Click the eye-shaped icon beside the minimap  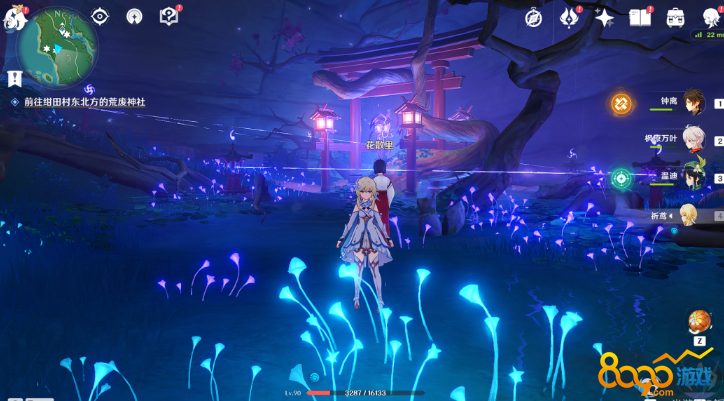click(100, 16)
